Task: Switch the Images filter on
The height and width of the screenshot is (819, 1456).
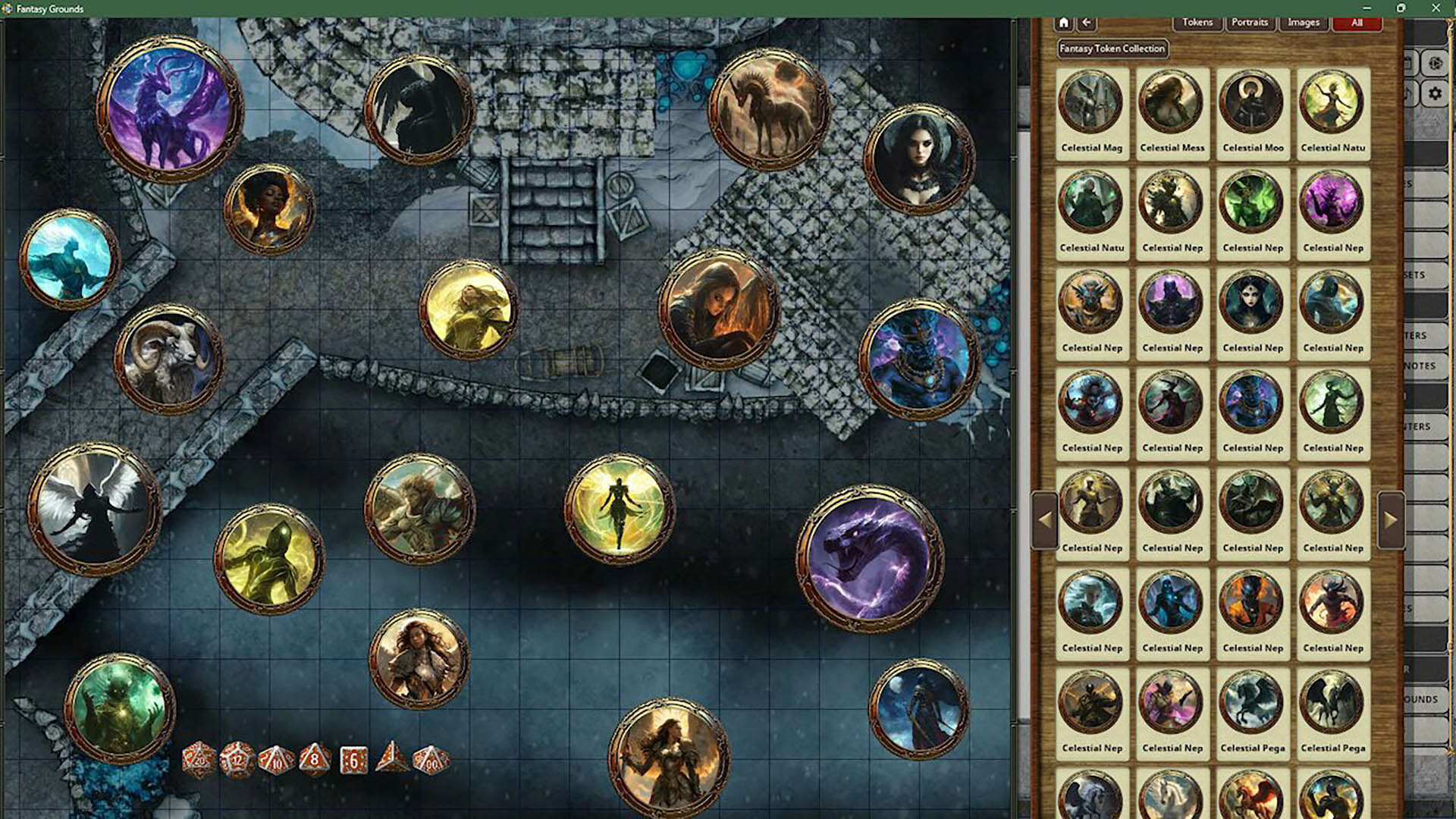Action: (1303, 22)
